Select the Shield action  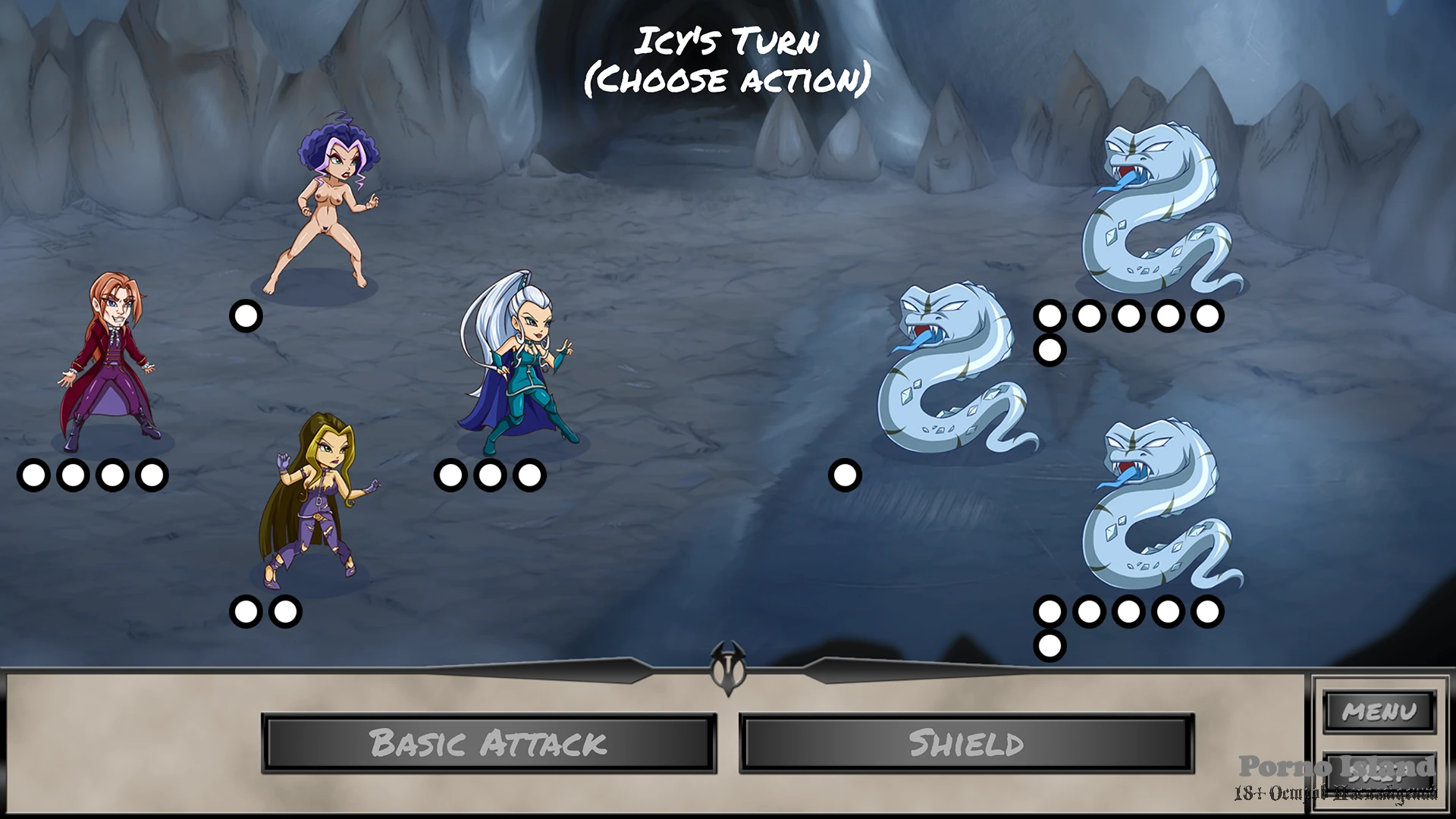pos(966,743)
